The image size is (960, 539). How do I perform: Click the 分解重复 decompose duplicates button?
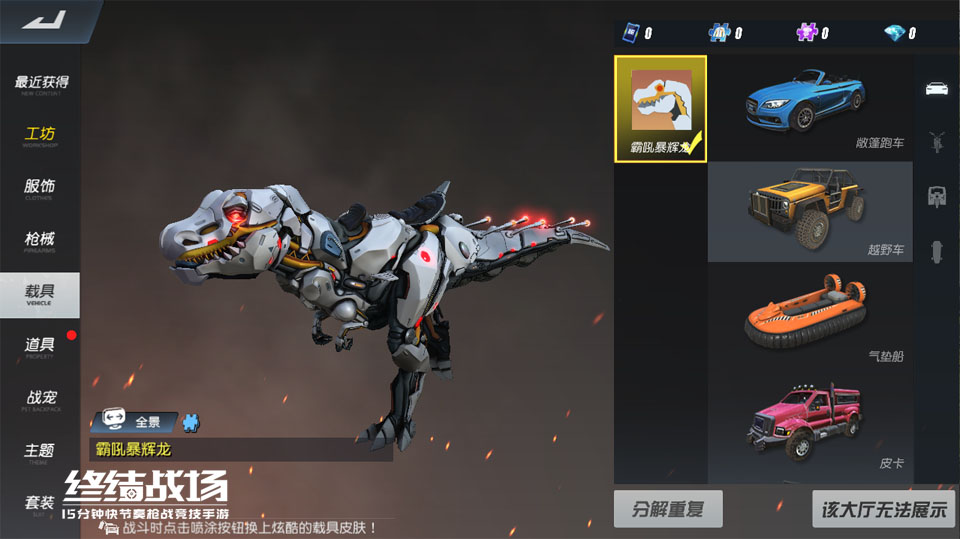(668, 509)
